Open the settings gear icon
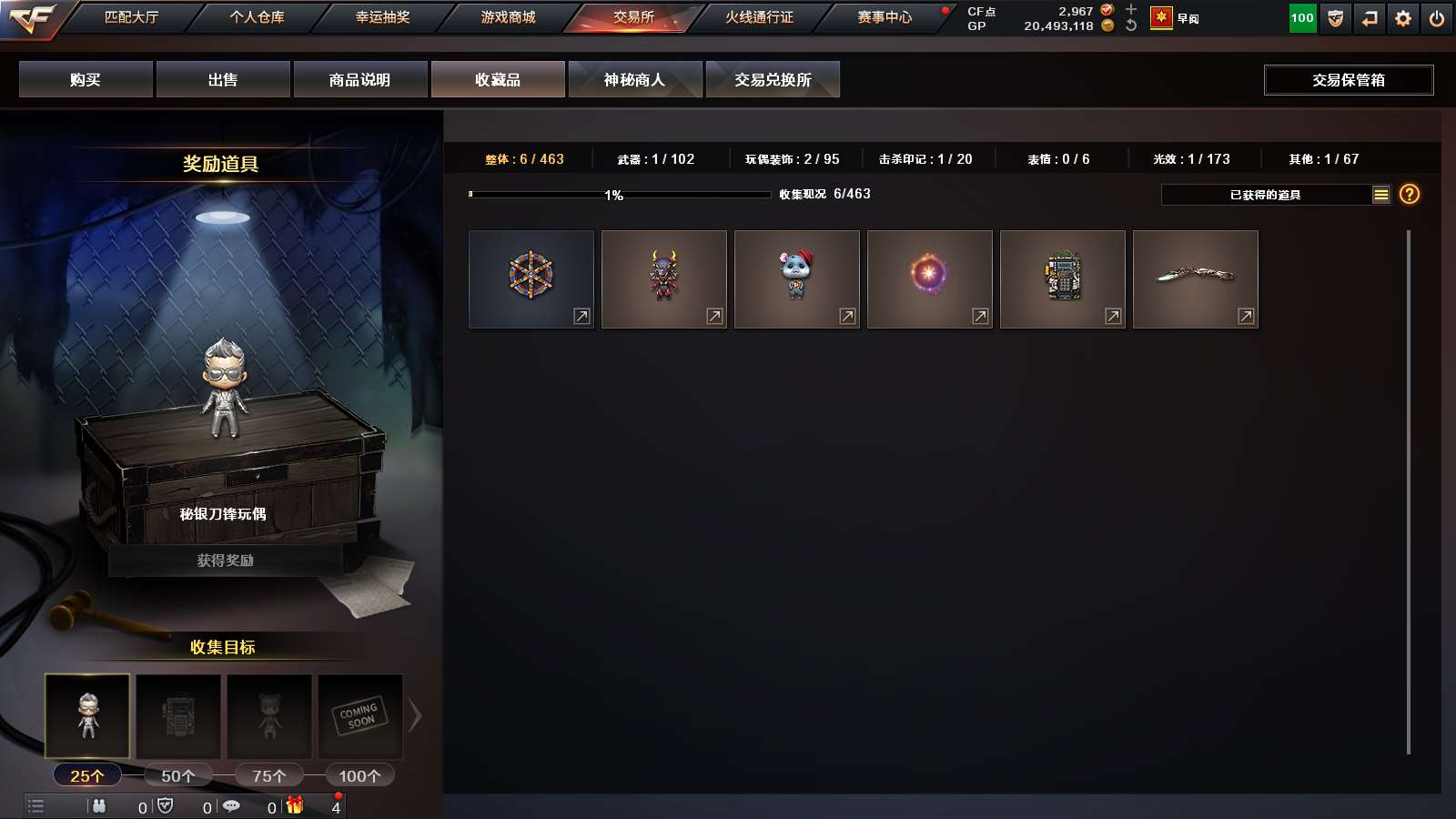The image size is (1456, 819). [x=1402, y=18]
